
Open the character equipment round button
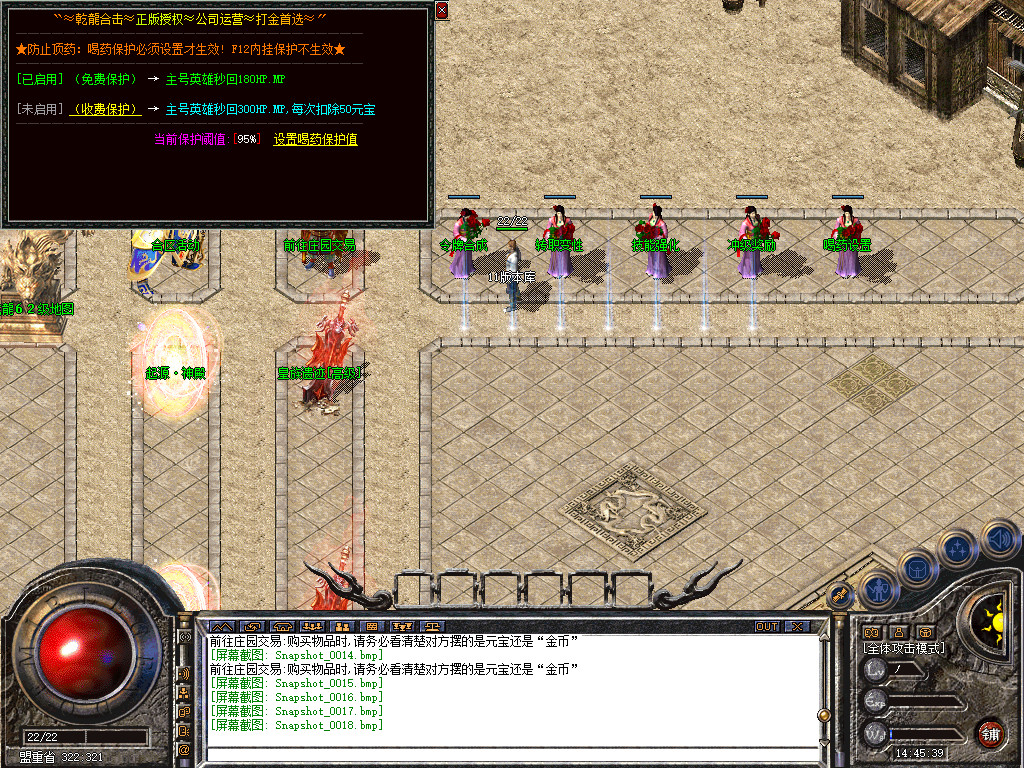[x=877, y=590]
